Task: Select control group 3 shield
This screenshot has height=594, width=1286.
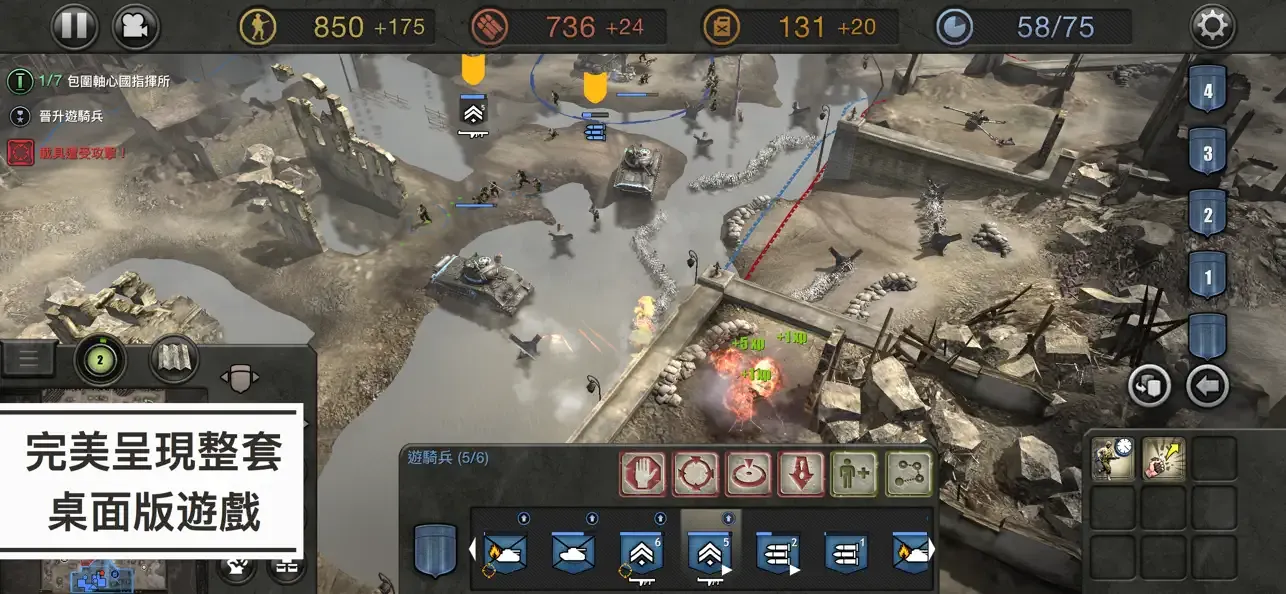Action: (x=1208, y=154)
